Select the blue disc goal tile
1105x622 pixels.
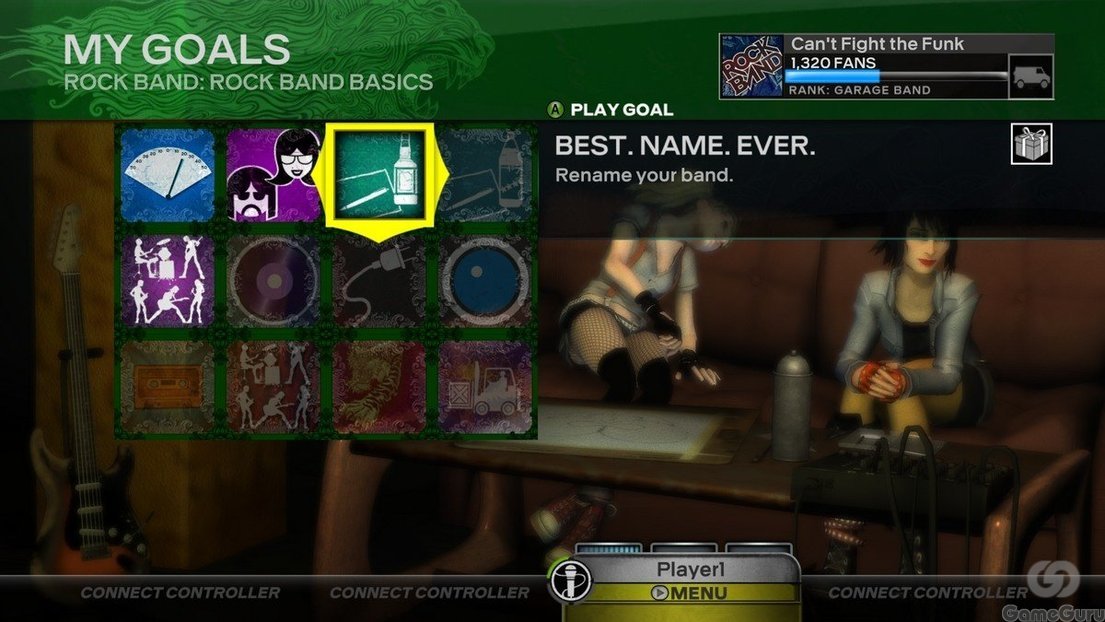[485, 281]
